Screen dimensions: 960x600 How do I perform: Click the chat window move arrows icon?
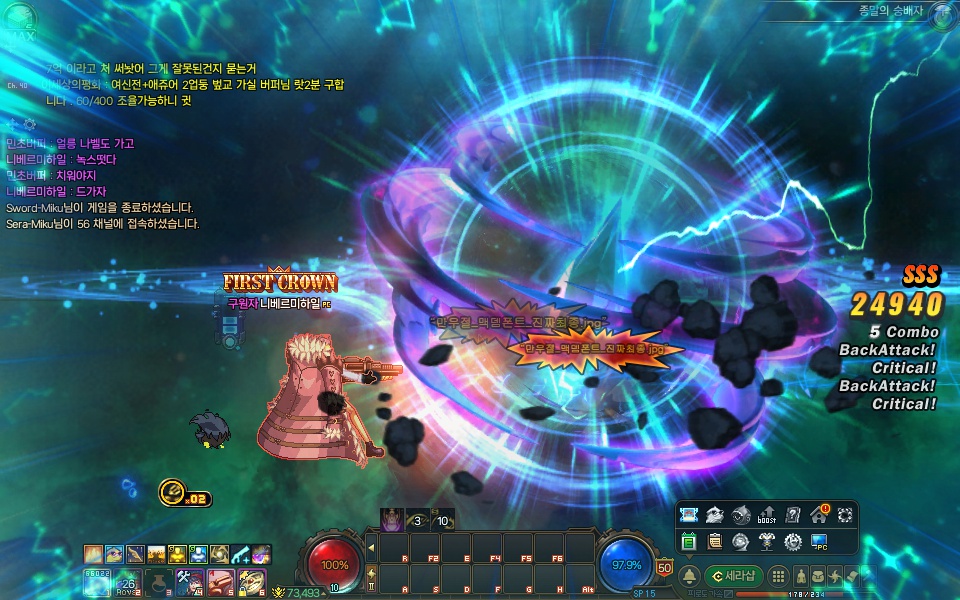[x=12, y=124]
